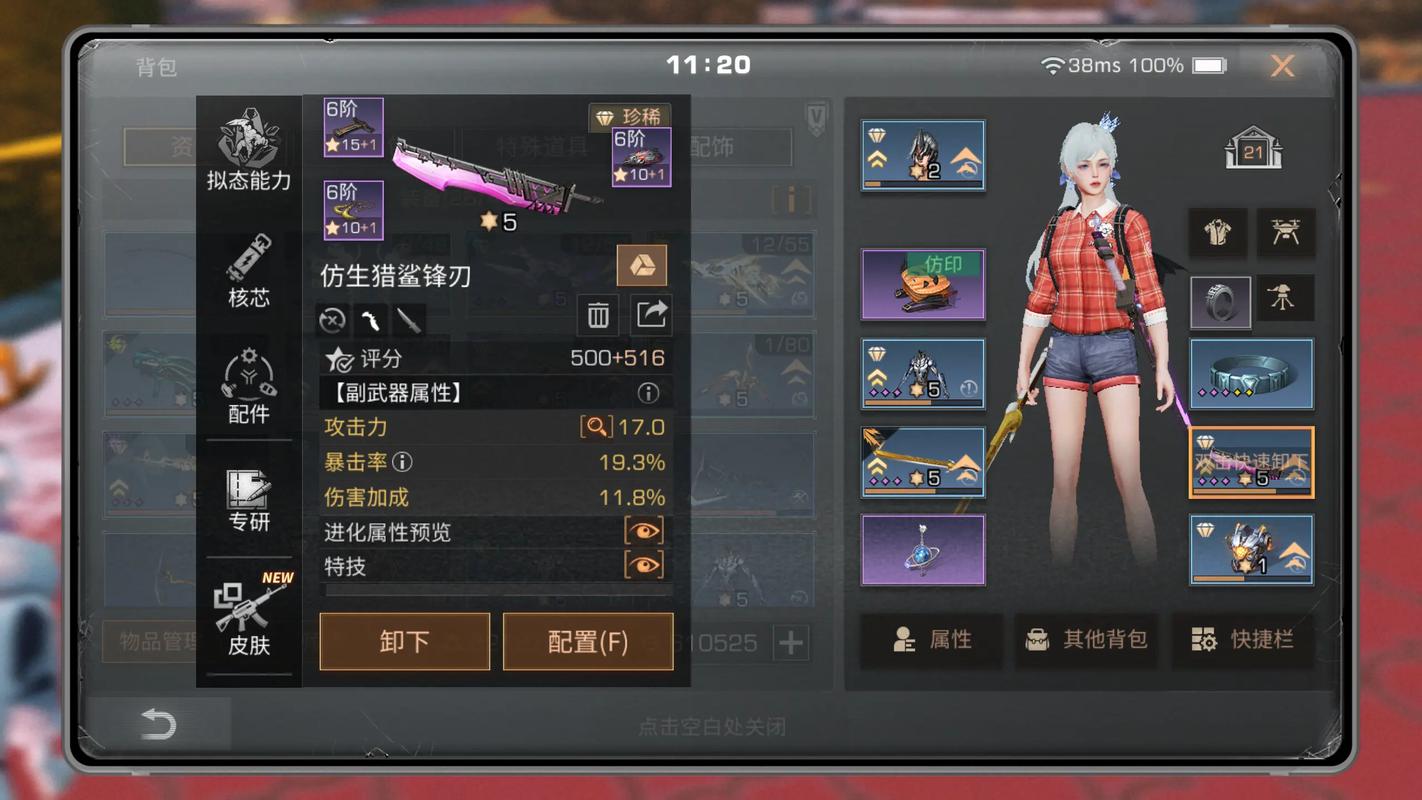
Task: Select the shirt equipment slot icon
Action: [1218, 232]
